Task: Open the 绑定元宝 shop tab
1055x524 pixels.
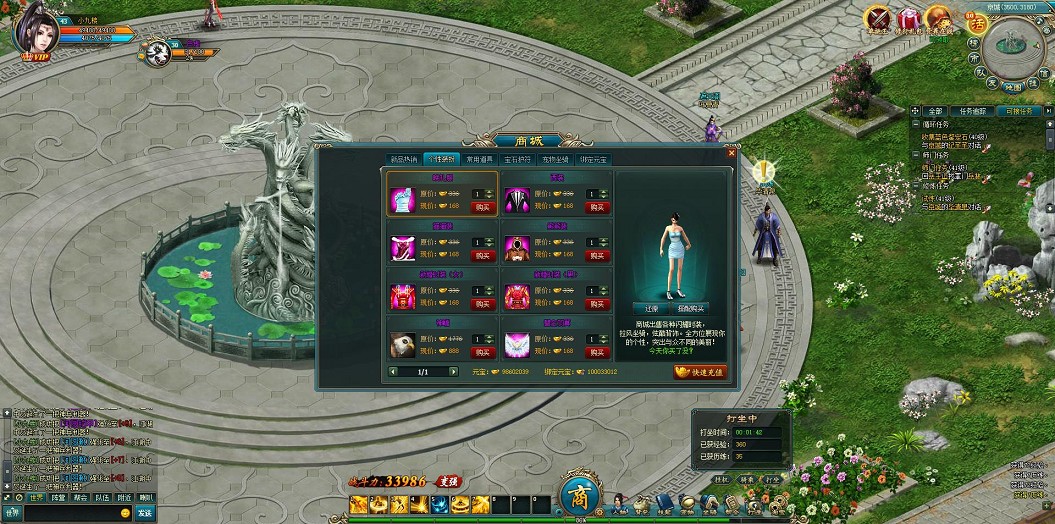Action: tap(593, 159)
